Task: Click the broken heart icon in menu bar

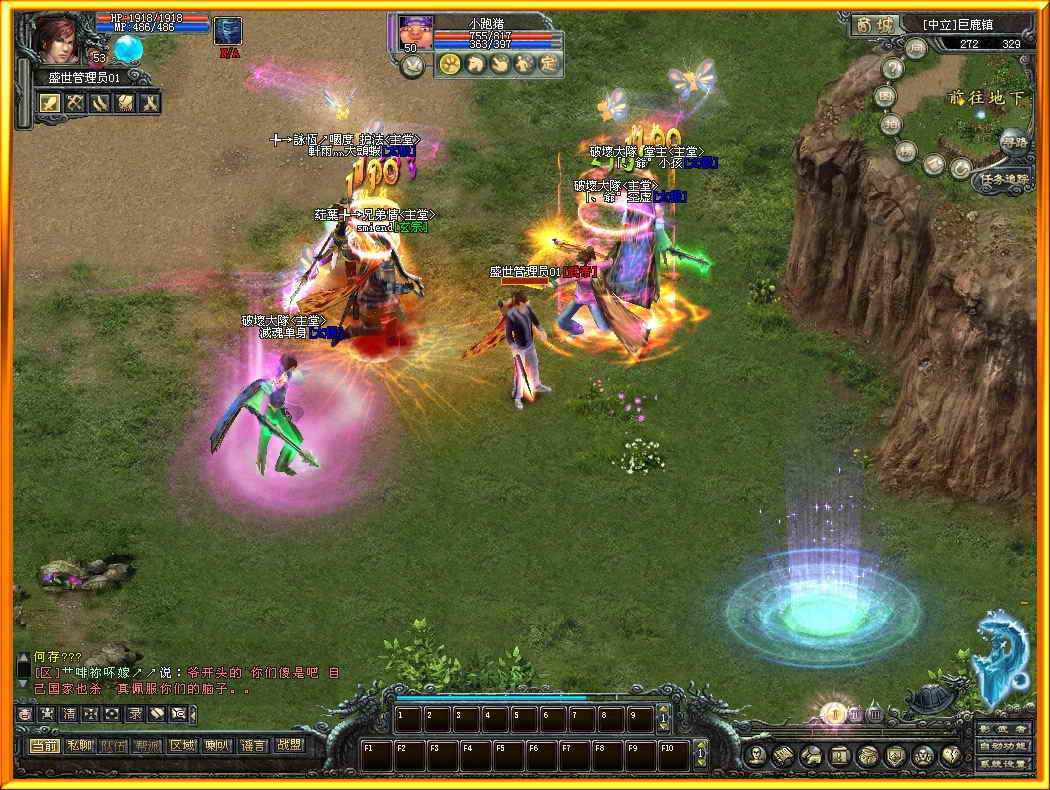Action: [x=950, y=755]
